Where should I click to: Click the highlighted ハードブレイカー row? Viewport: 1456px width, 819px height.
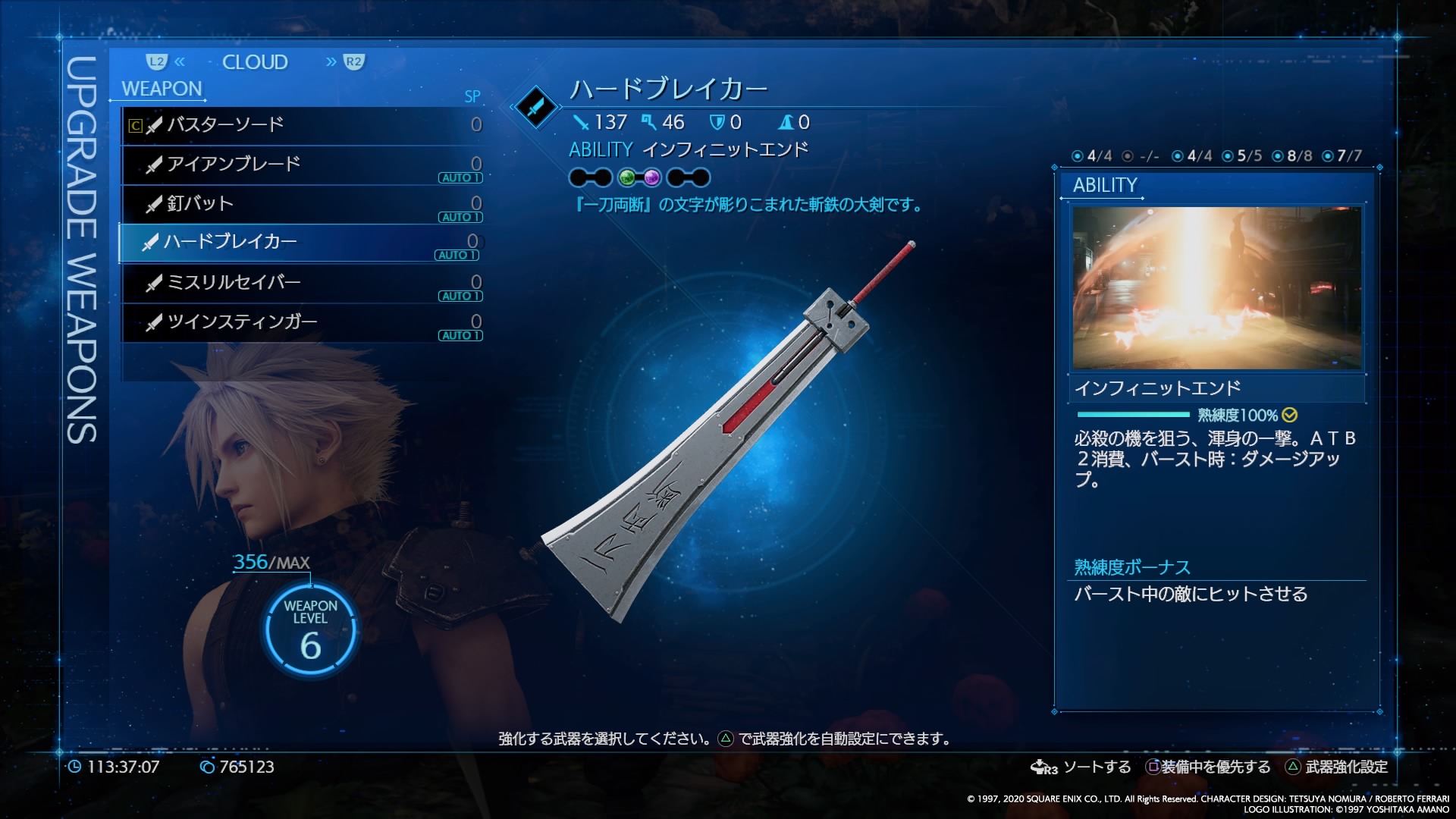pyautogui.click(x=300, y=243)
